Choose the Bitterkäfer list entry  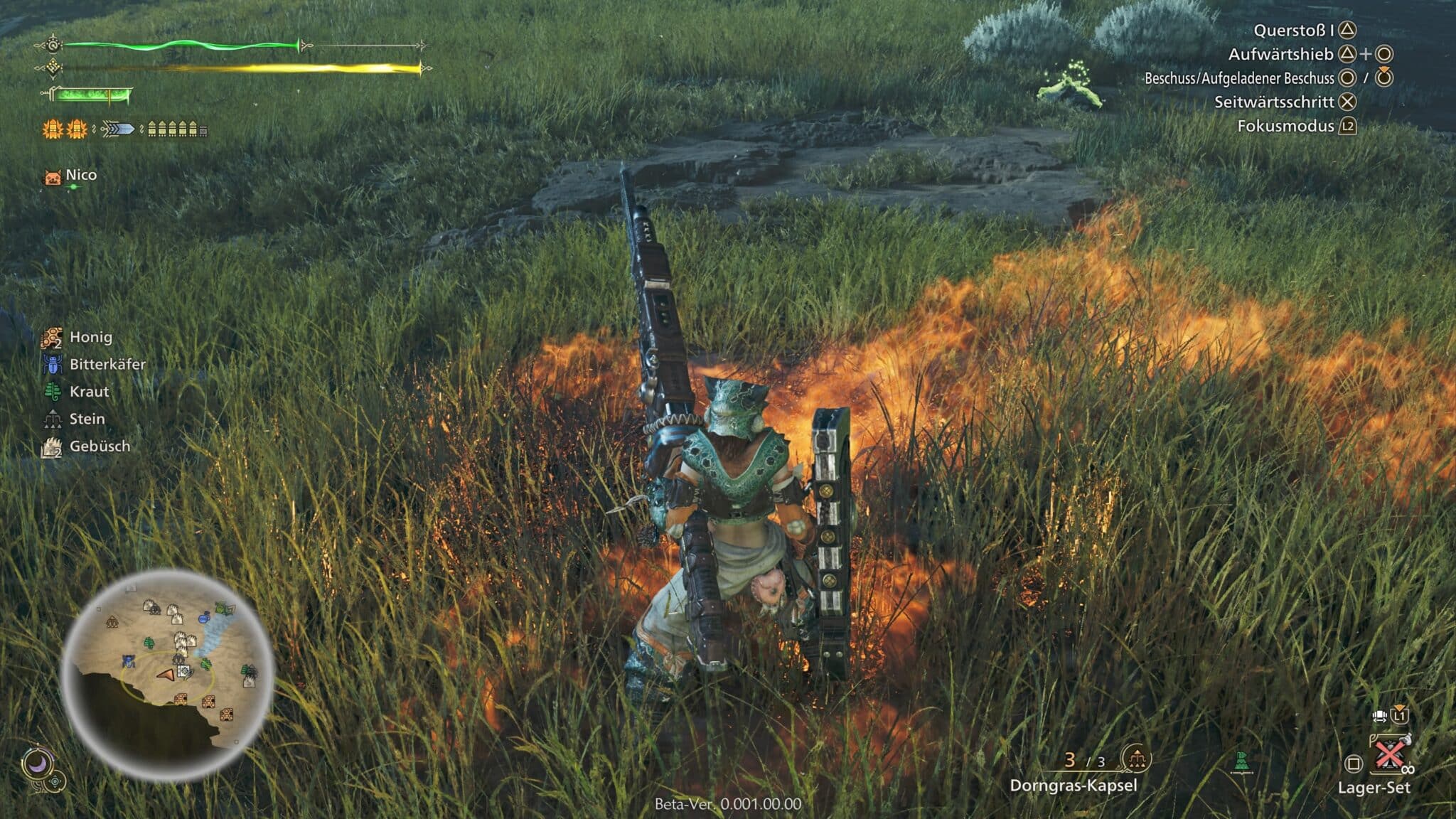pos(107,364)
